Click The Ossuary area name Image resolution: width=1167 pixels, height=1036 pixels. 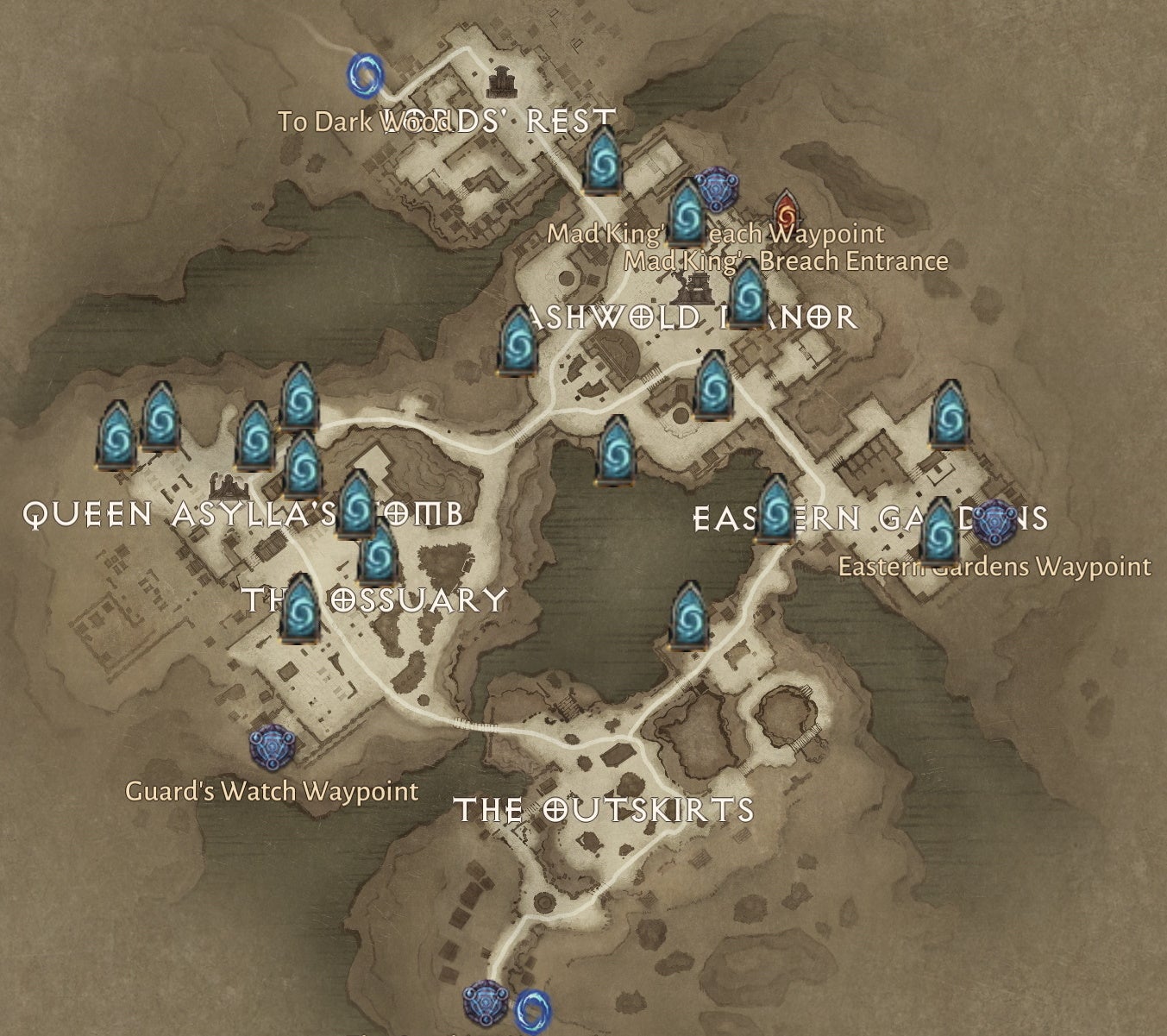pyautogui.click(x=374, y=596)
